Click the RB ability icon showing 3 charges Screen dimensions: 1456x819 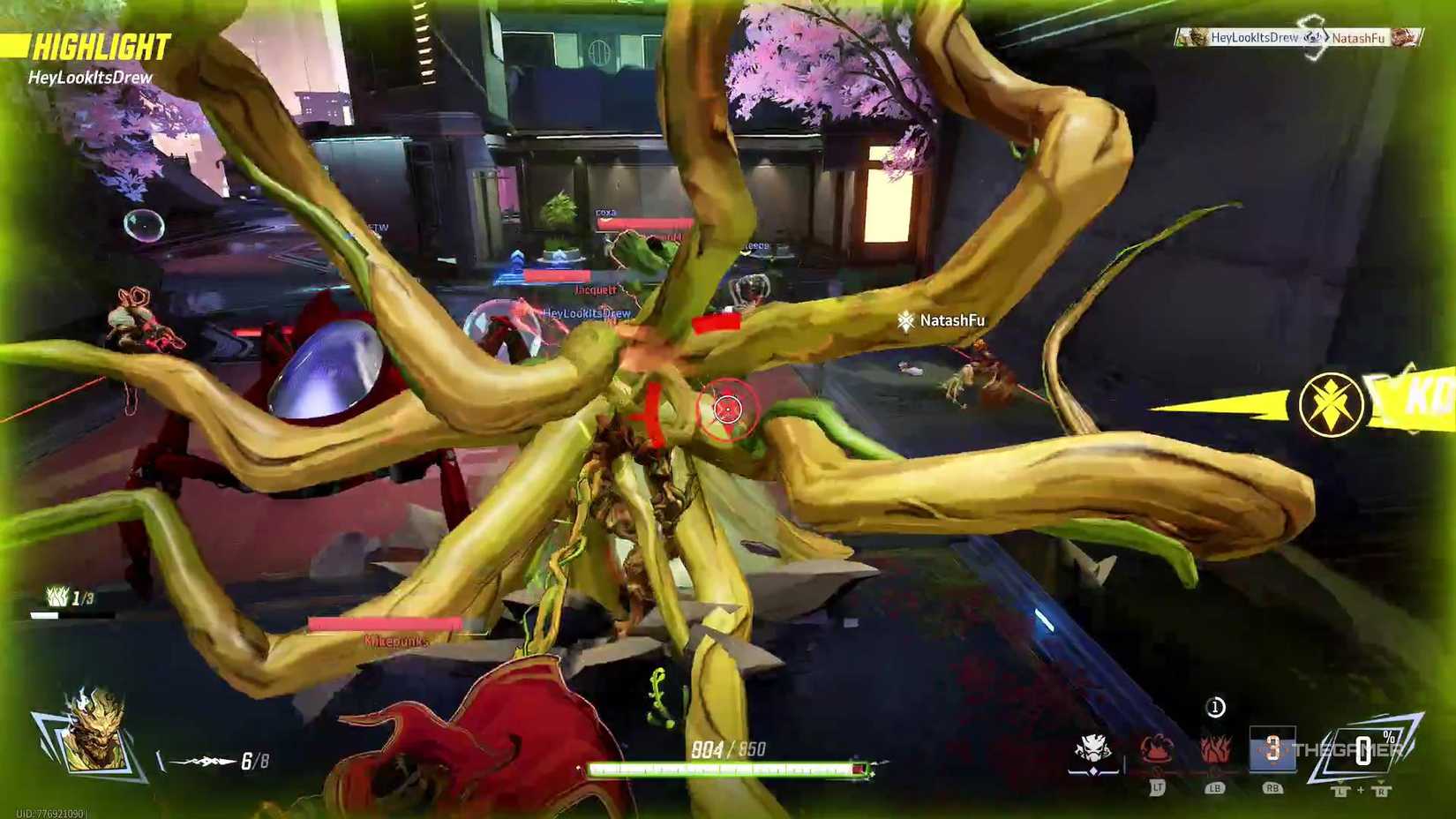pos(1273,748)
